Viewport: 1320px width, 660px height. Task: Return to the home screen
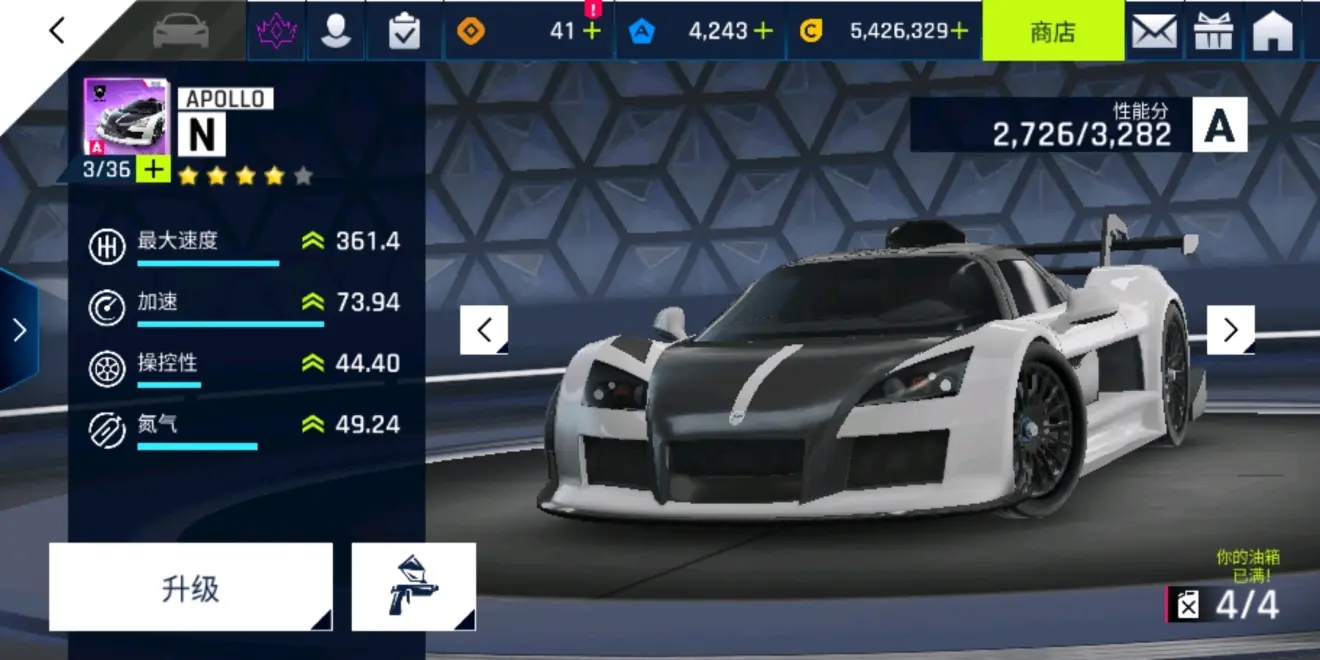coord(1273,31)
